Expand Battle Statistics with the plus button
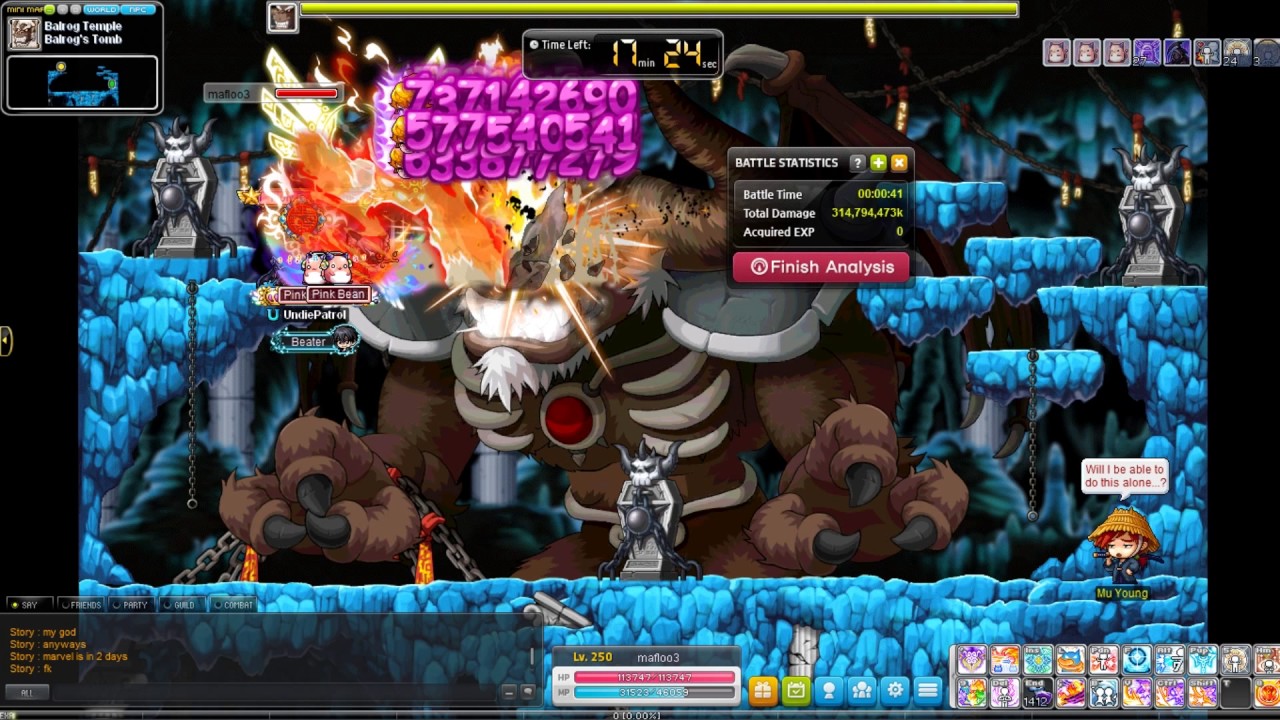Viewport: 1280px width, 720px height. [878, 163]
